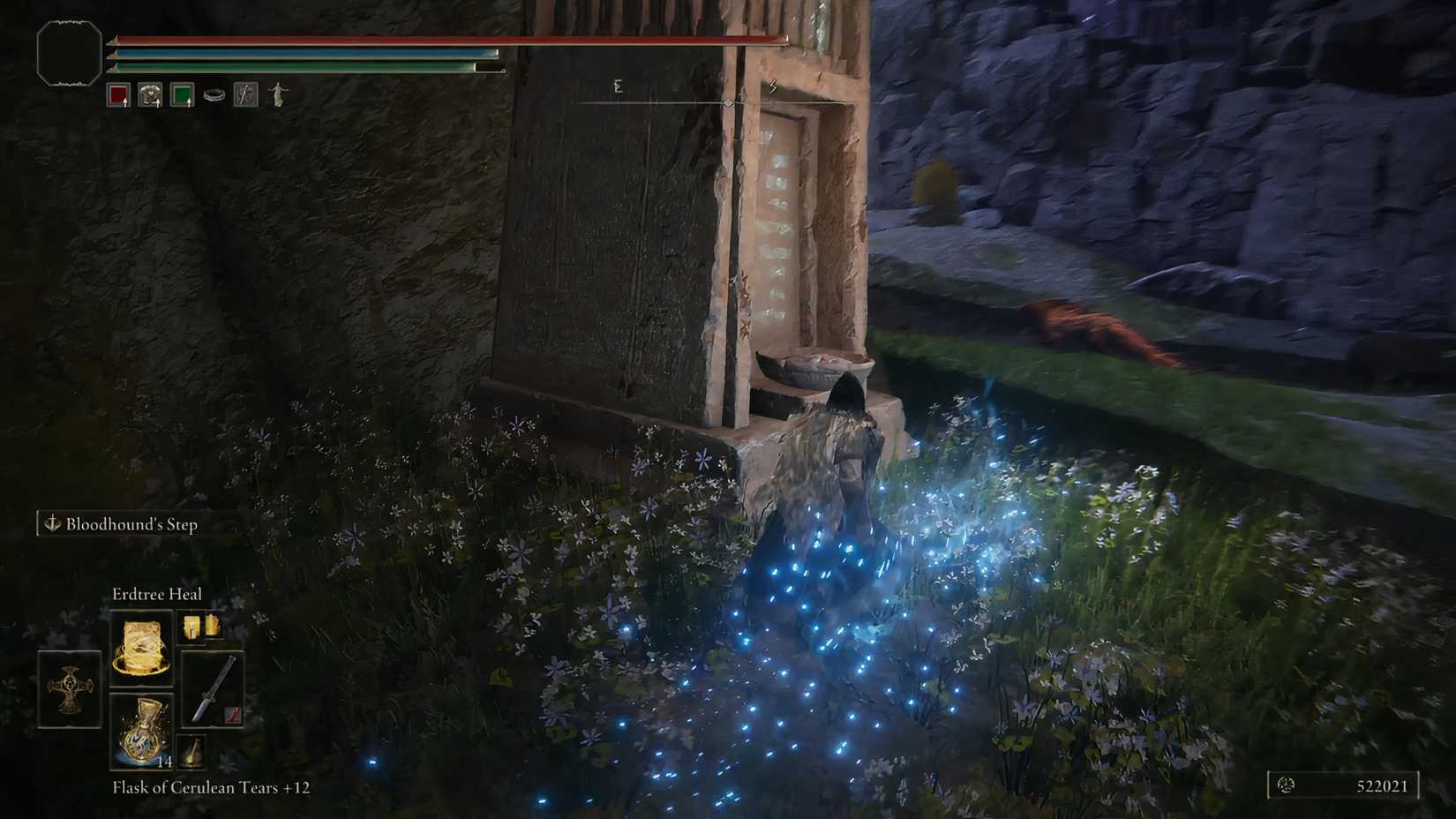Click the ring-shaped talisman status icon
The width and height of the screenshot is (1456, 819).
215,94
